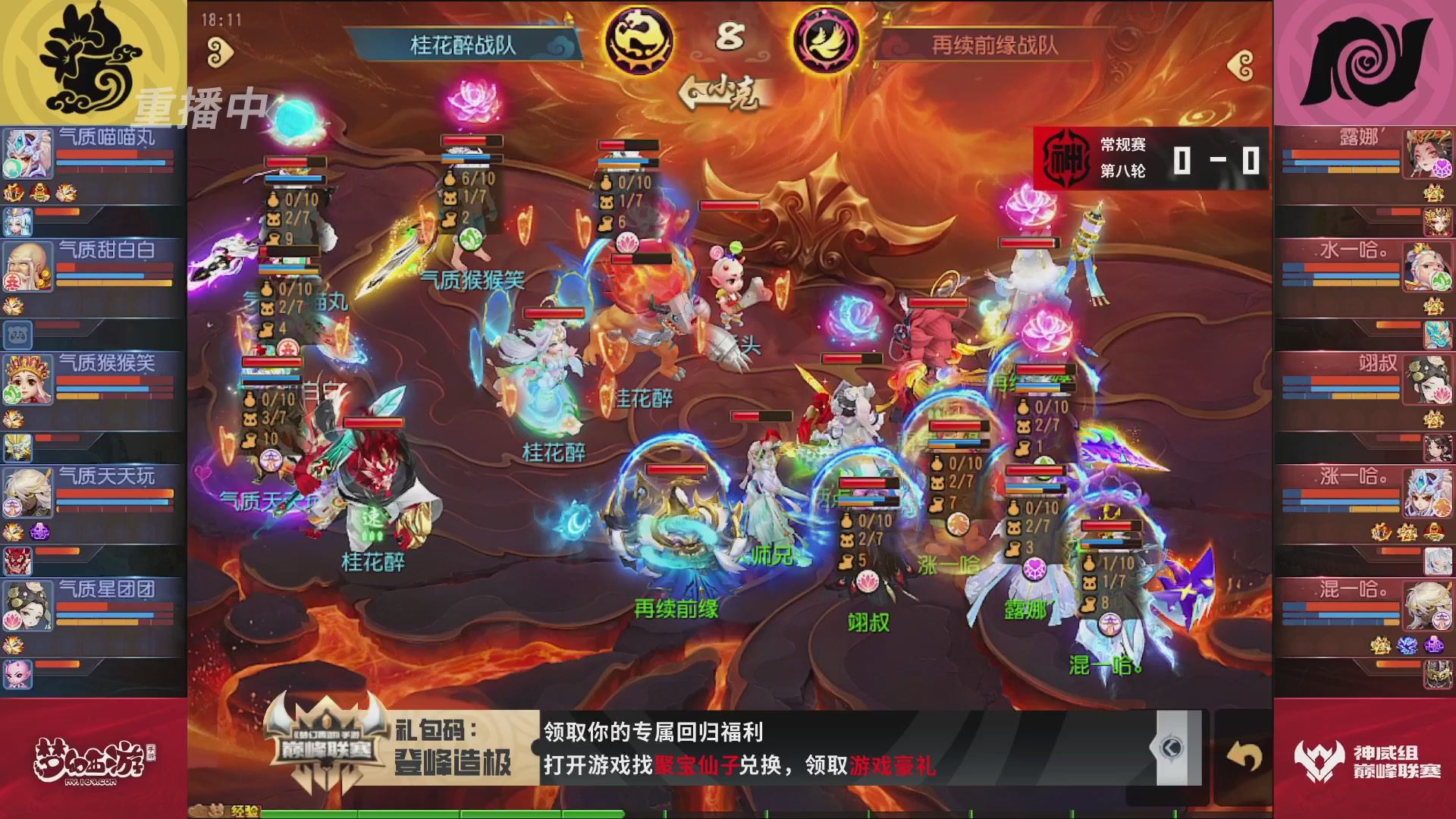Click the pink phoenix emblem beside the score
The height and width of the screenshot is (819, 1456).
(x=825, y=40)
